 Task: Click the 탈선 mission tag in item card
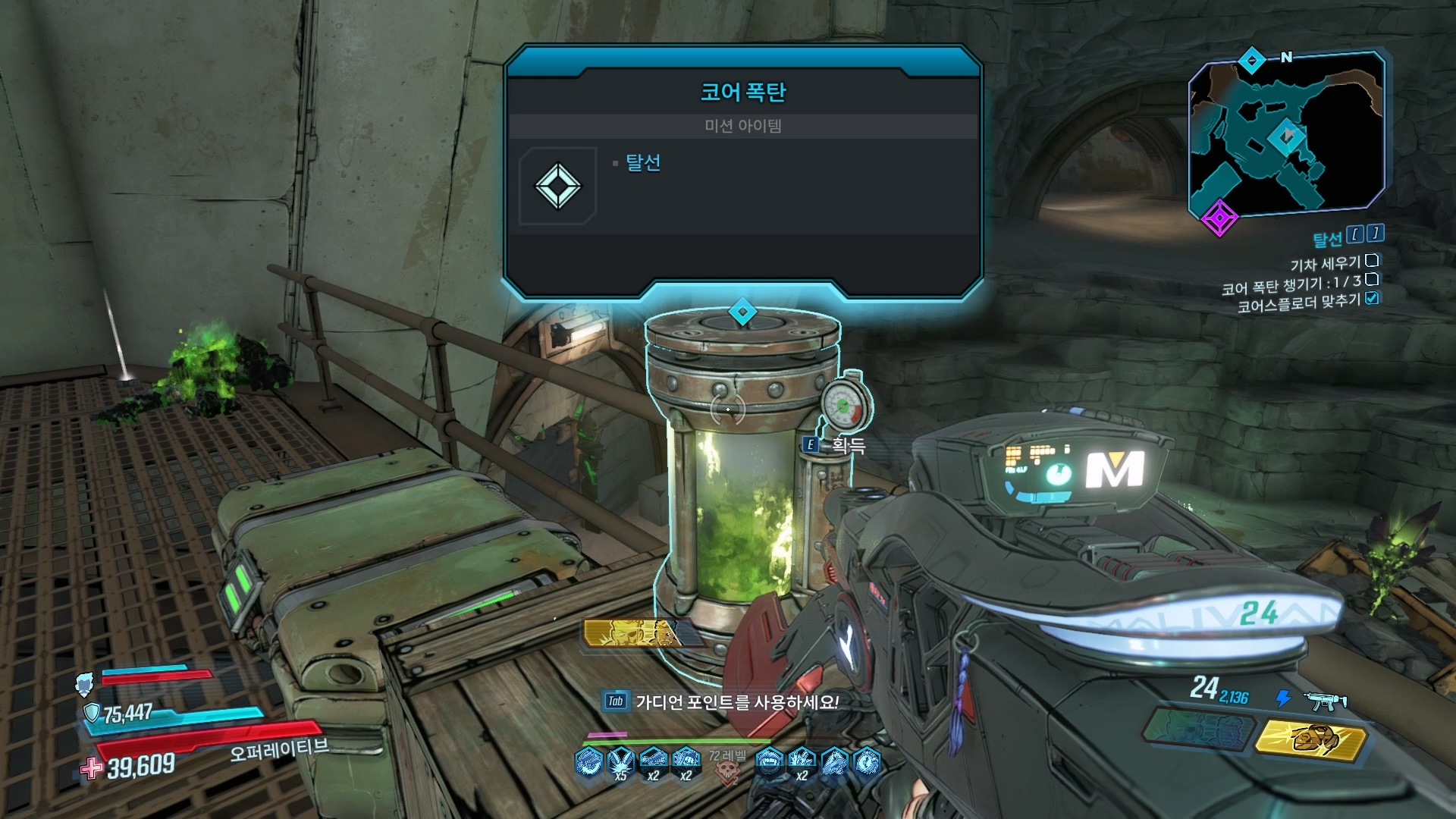(x=642, y=163)
